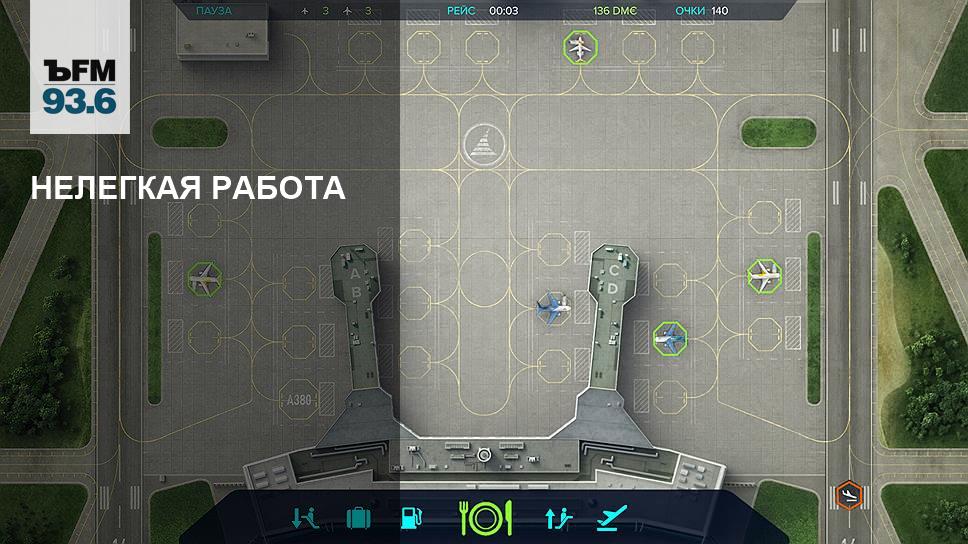Select the highlighted white plane at the top stand

(578, 47)
